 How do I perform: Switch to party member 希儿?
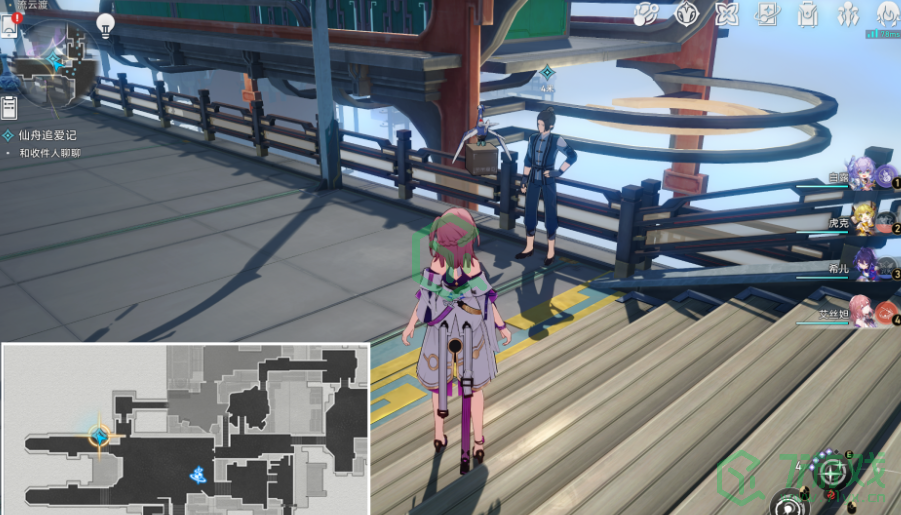click(x=865, y=265)
